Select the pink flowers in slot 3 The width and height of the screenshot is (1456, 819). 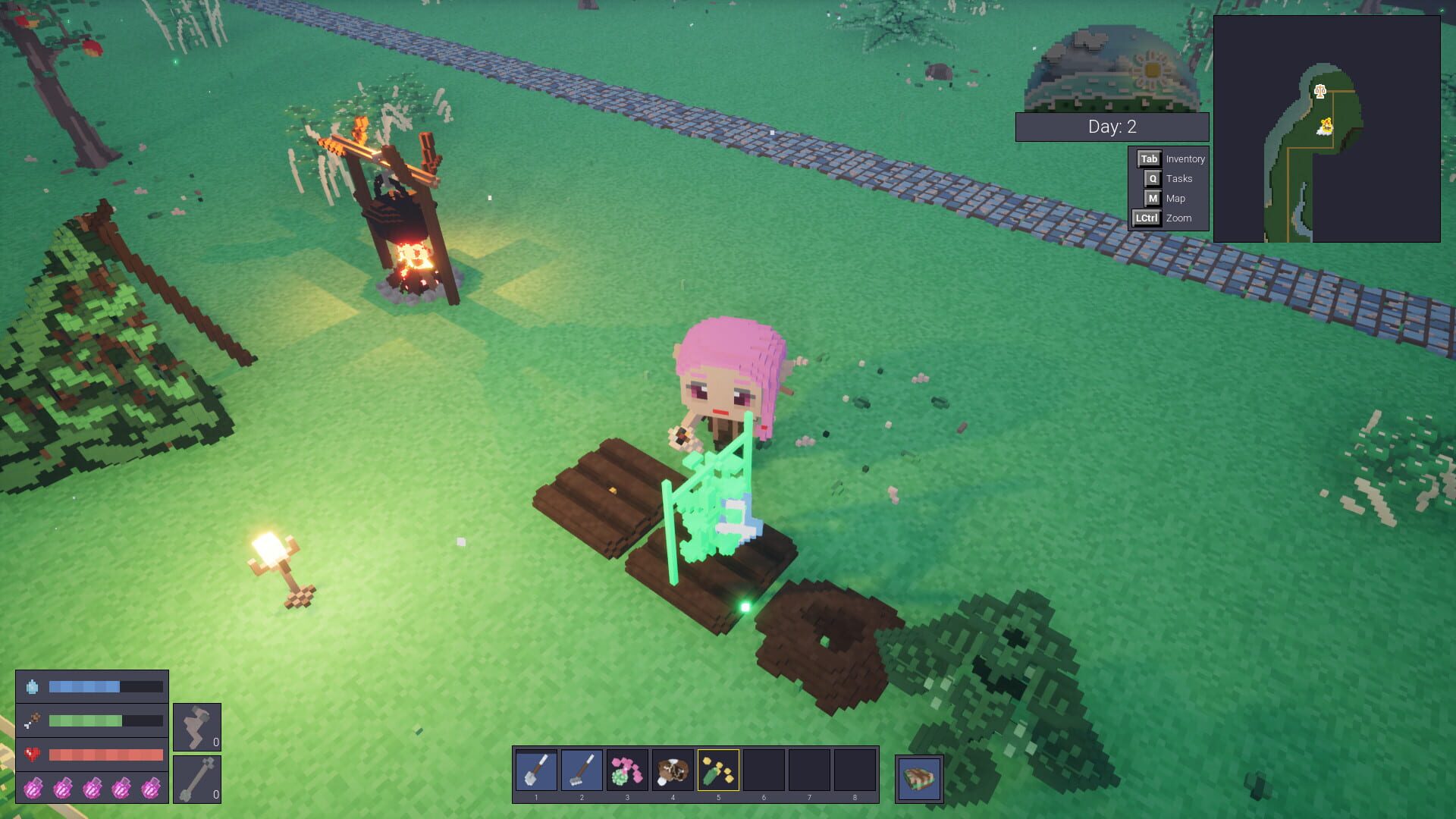point(627,770)
